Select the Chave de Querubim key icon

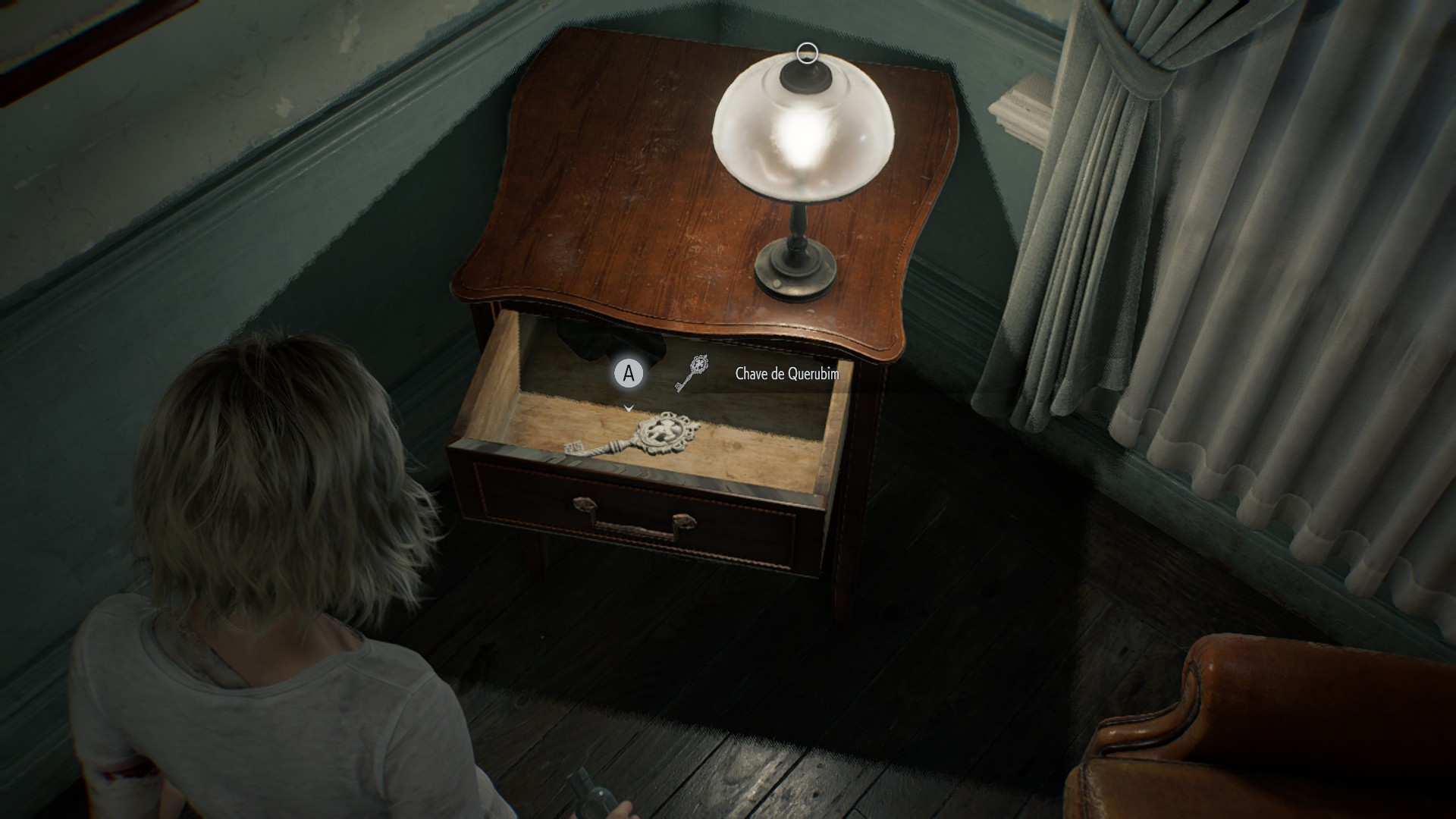click(692, 373)
